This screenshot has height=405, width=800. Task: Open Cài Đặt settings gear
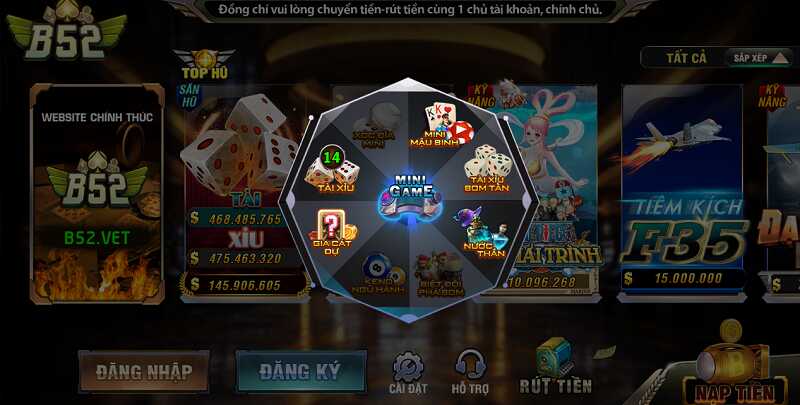408,372
